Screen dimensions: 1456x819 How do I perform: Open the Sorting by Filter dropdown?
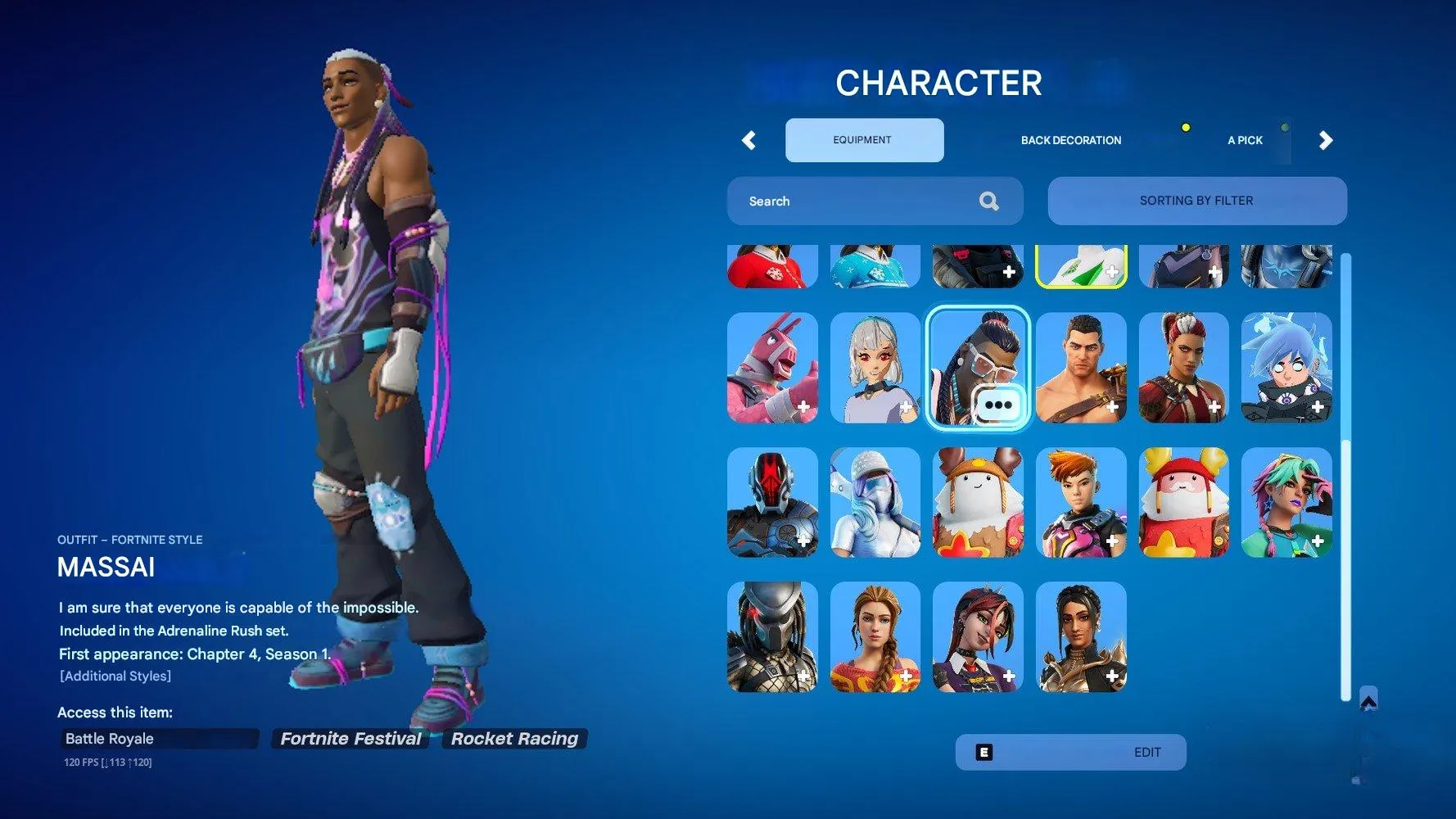click(1196, 201)
